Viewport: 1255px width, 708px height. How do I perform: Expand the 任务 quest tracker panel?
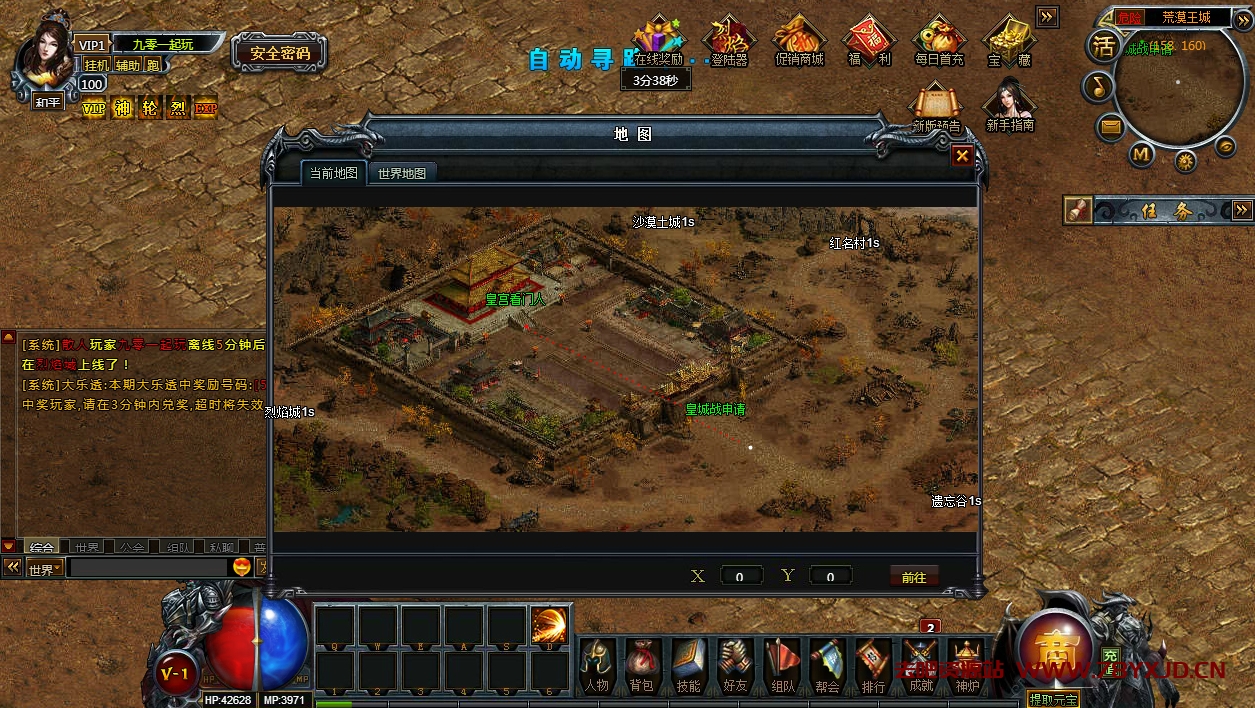pos(1242,210)
